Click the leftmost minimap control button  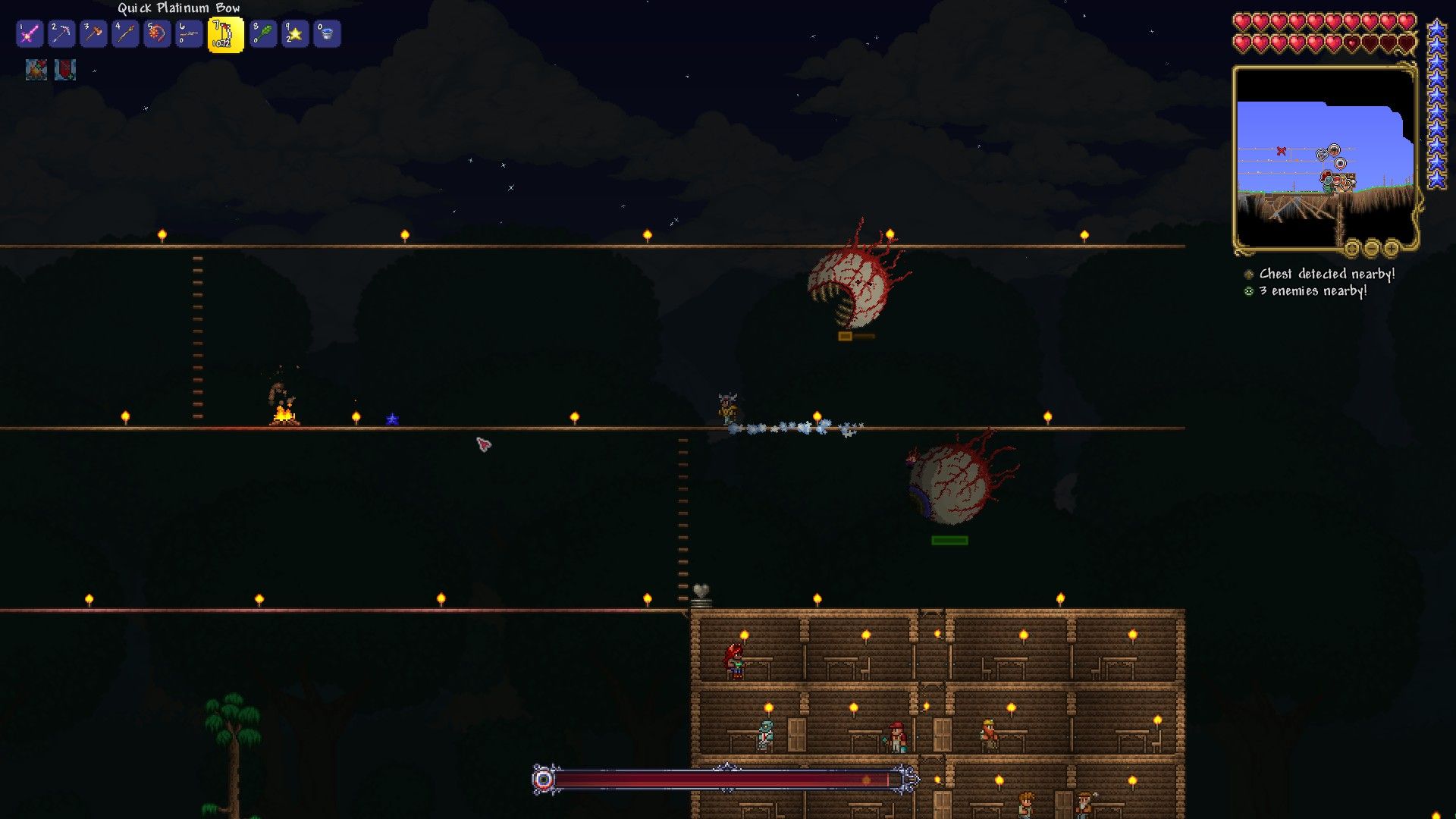1352,249
